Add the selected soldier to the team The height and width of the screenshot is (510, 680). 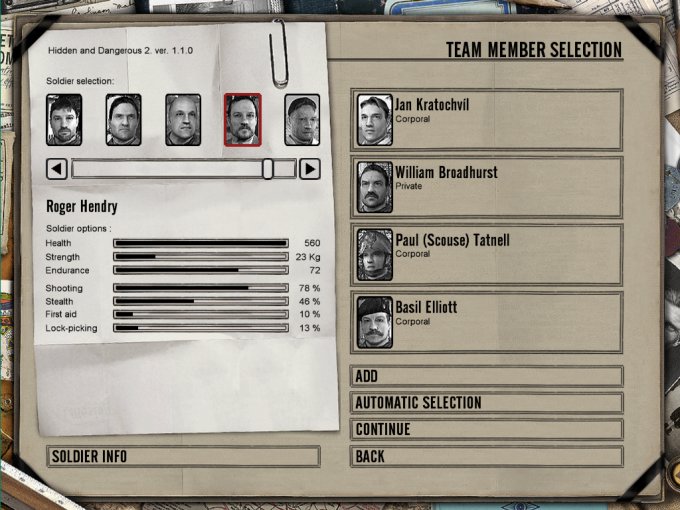pyautogui.click(x=486, y=377)
